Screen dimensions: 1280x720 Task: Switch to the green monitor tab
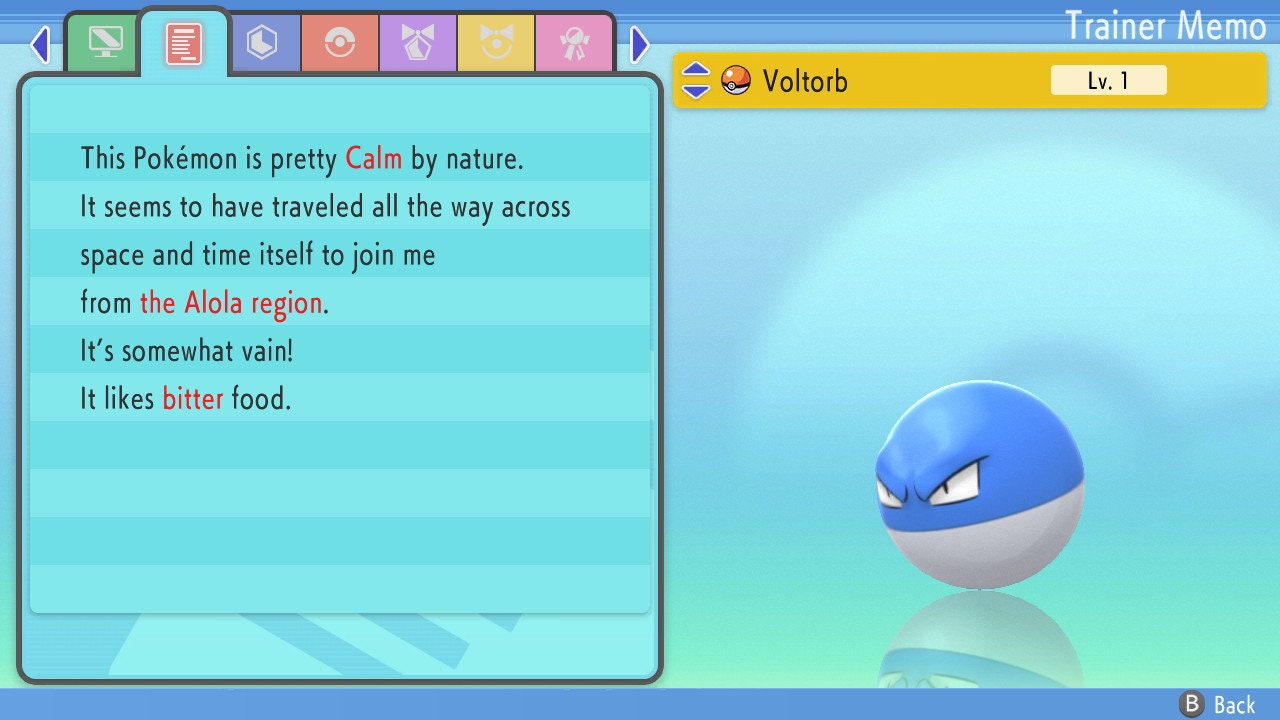coord(105,43)
